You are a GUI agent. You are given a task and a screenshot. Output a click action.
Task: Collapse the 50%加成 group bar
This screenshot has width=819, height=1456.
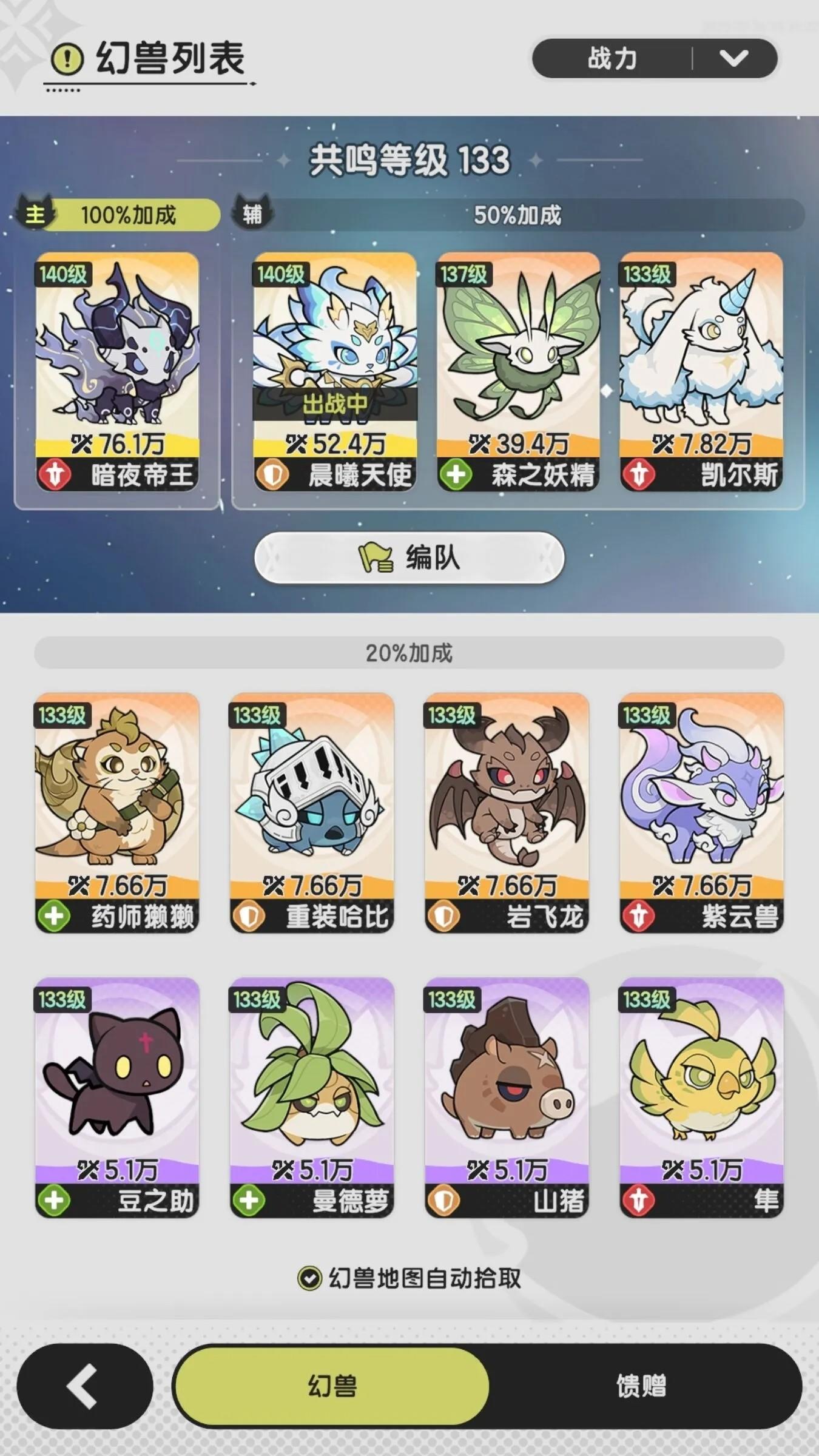point(519,213)
